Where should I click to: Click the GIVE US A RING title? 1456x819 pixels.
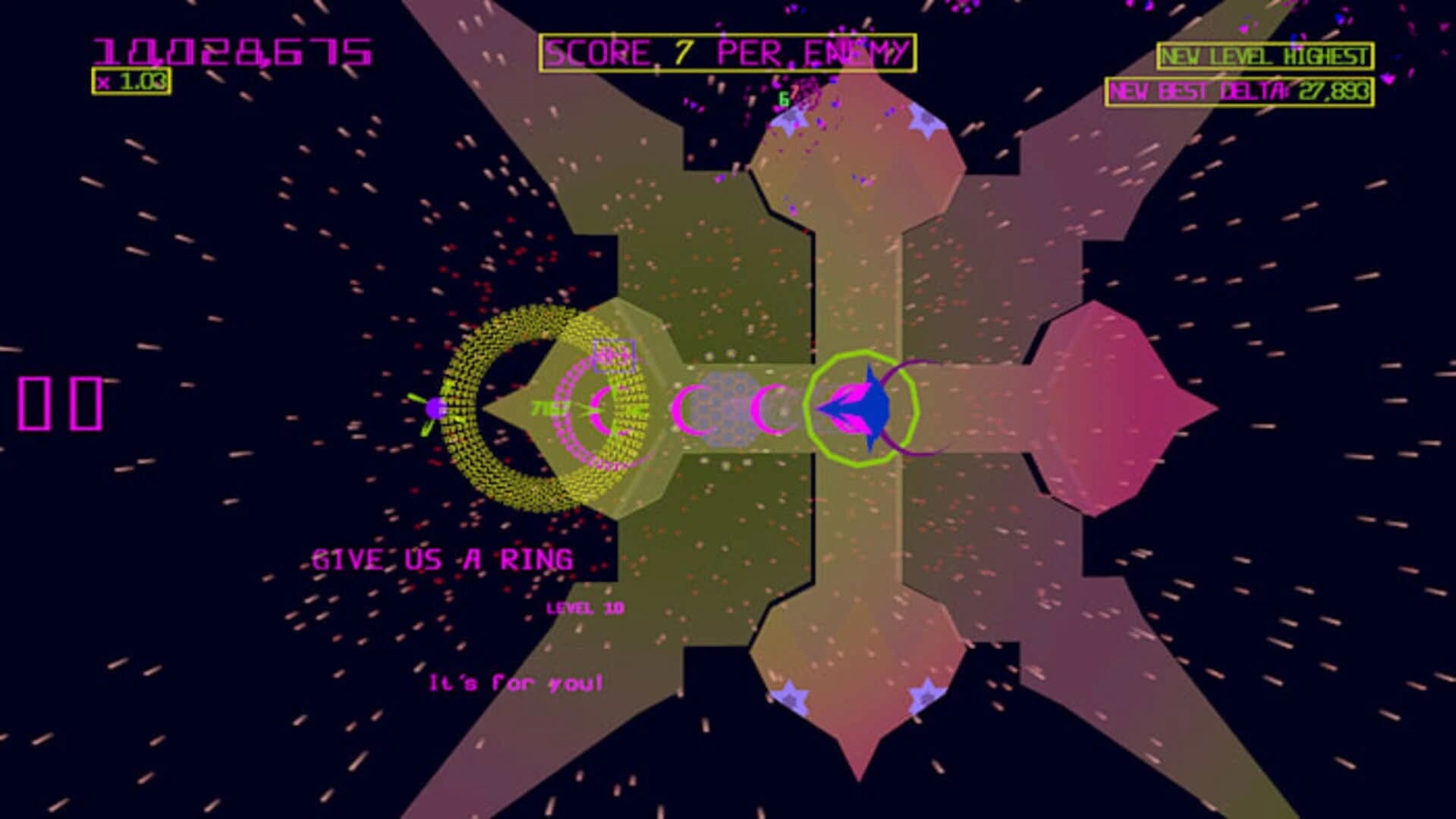point(444,558)
